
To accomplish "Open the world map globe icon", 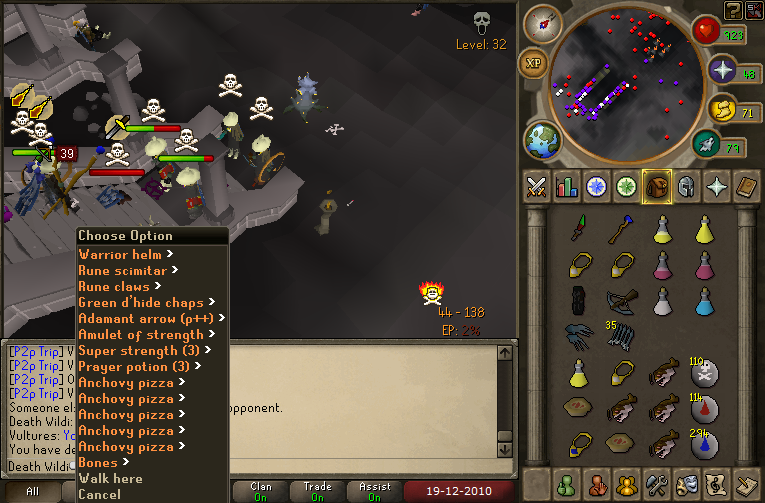I will [543, 138].
